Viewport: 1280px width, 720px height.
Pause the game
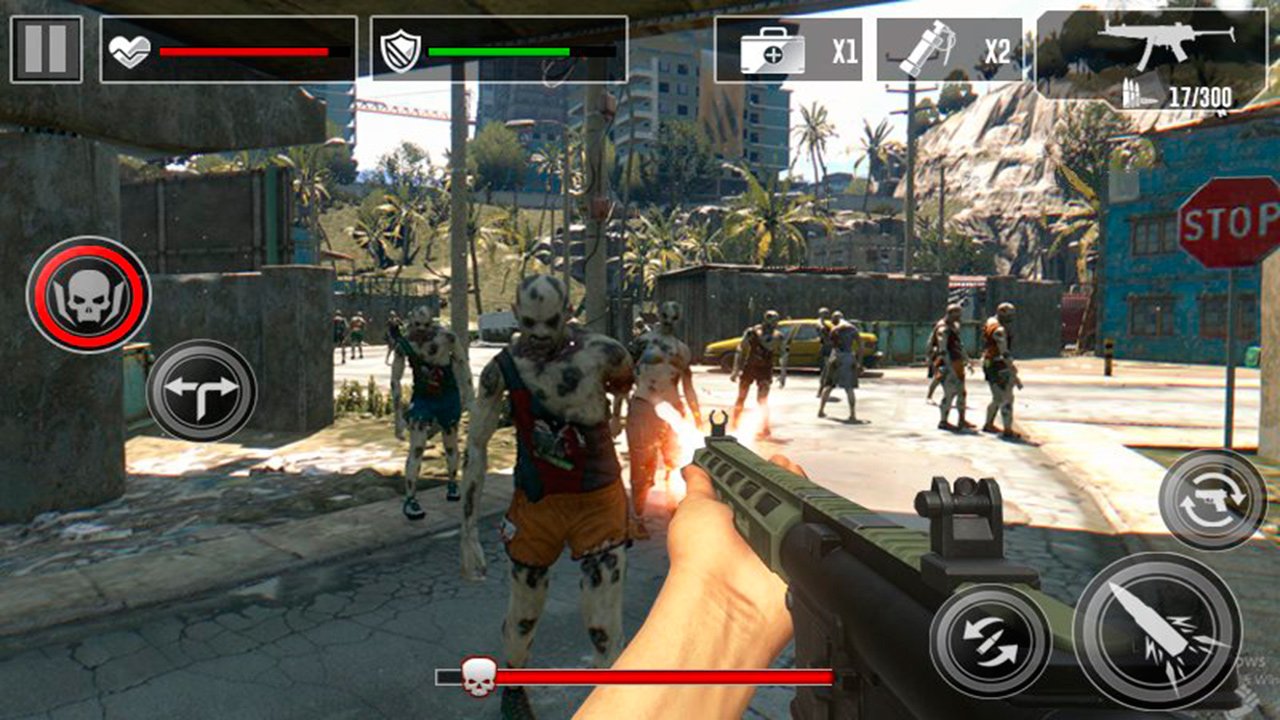(46, 49)
